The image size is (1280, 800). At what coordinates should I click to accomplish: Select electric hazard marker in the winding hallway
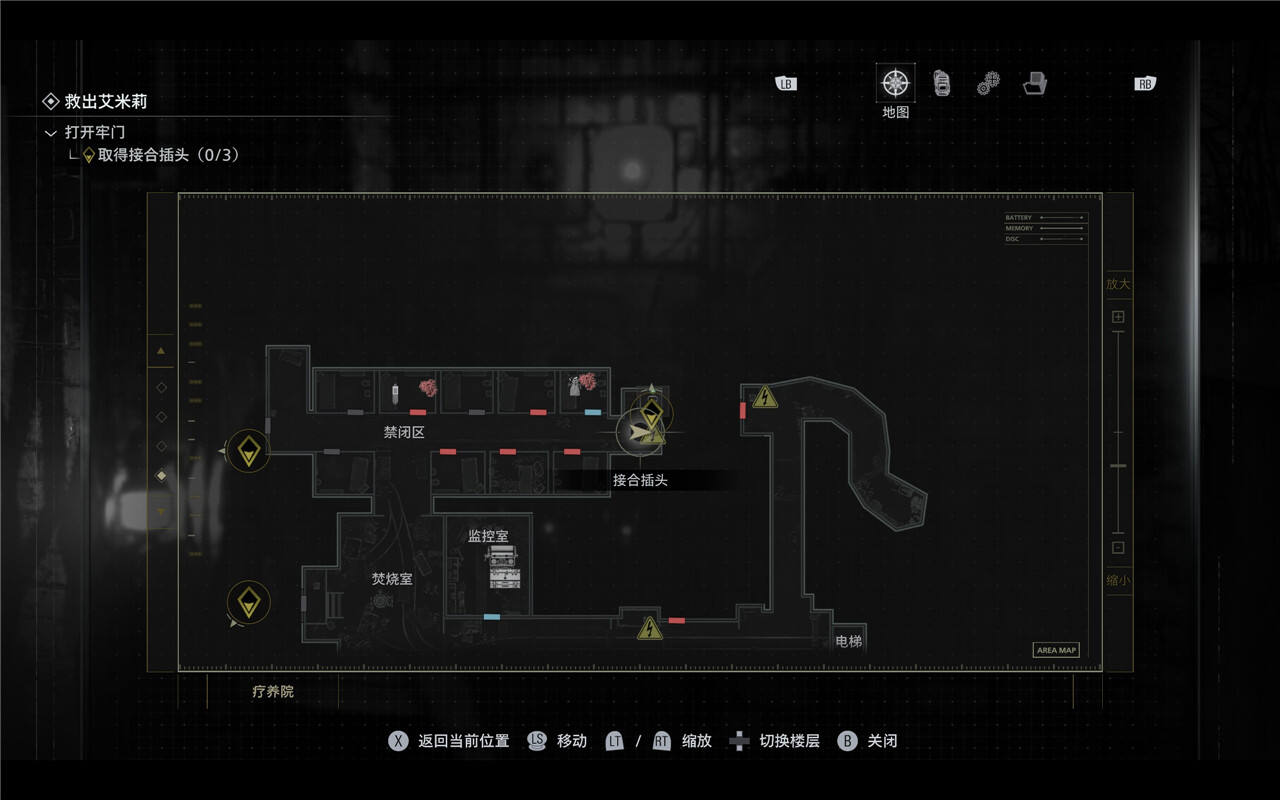[765, 397]
